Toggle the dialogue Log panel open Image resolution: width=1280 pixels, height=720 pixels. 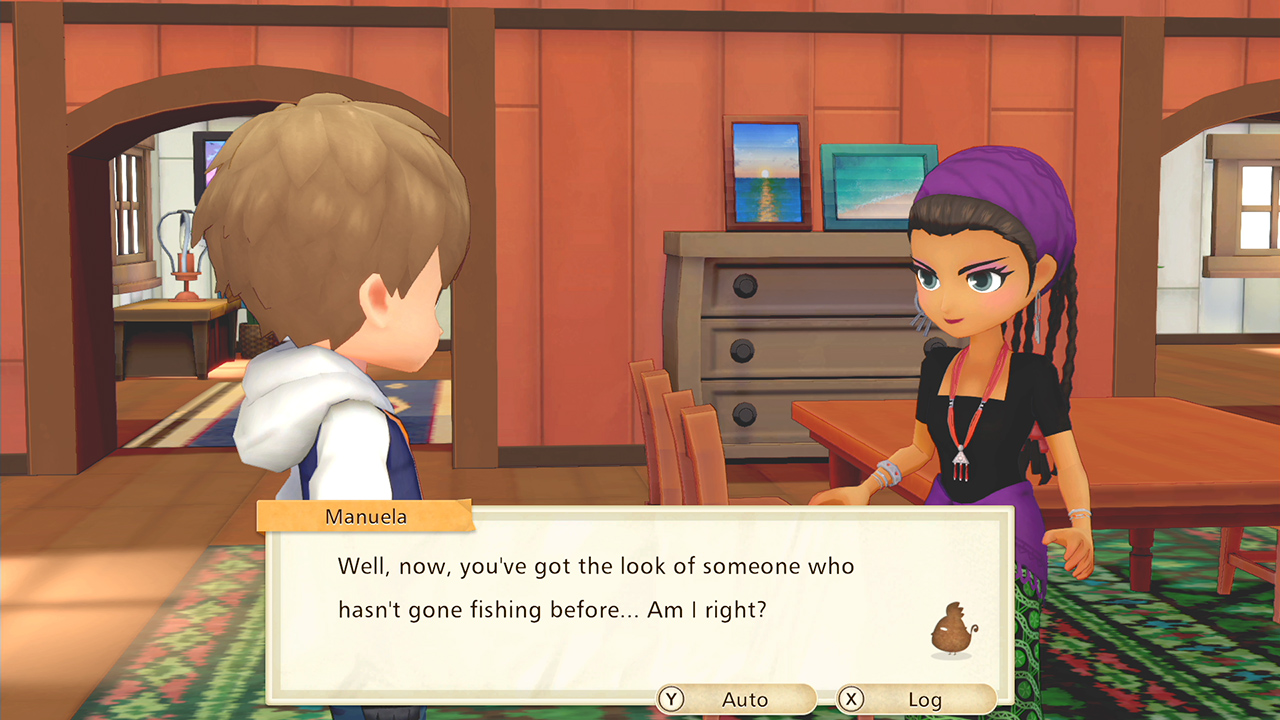[x=925, y=700]
